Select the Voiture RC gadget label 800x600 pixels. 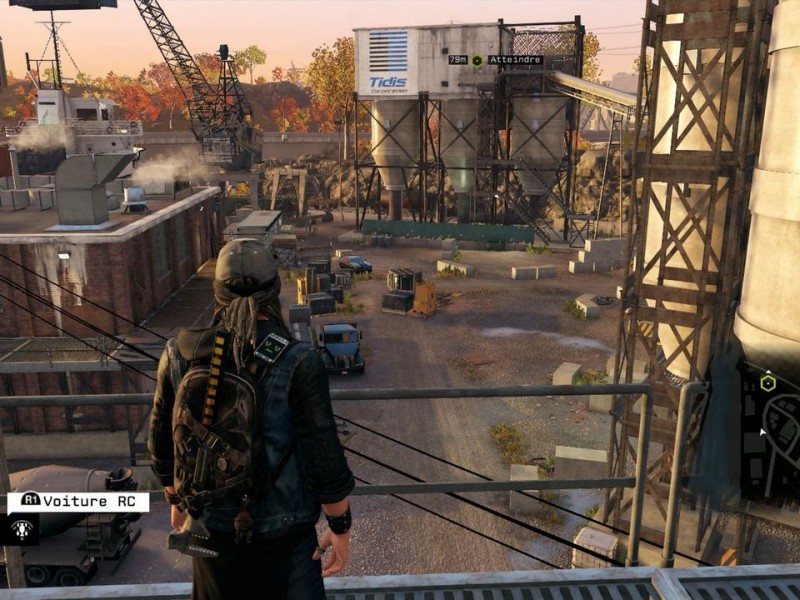pos(78,502)
